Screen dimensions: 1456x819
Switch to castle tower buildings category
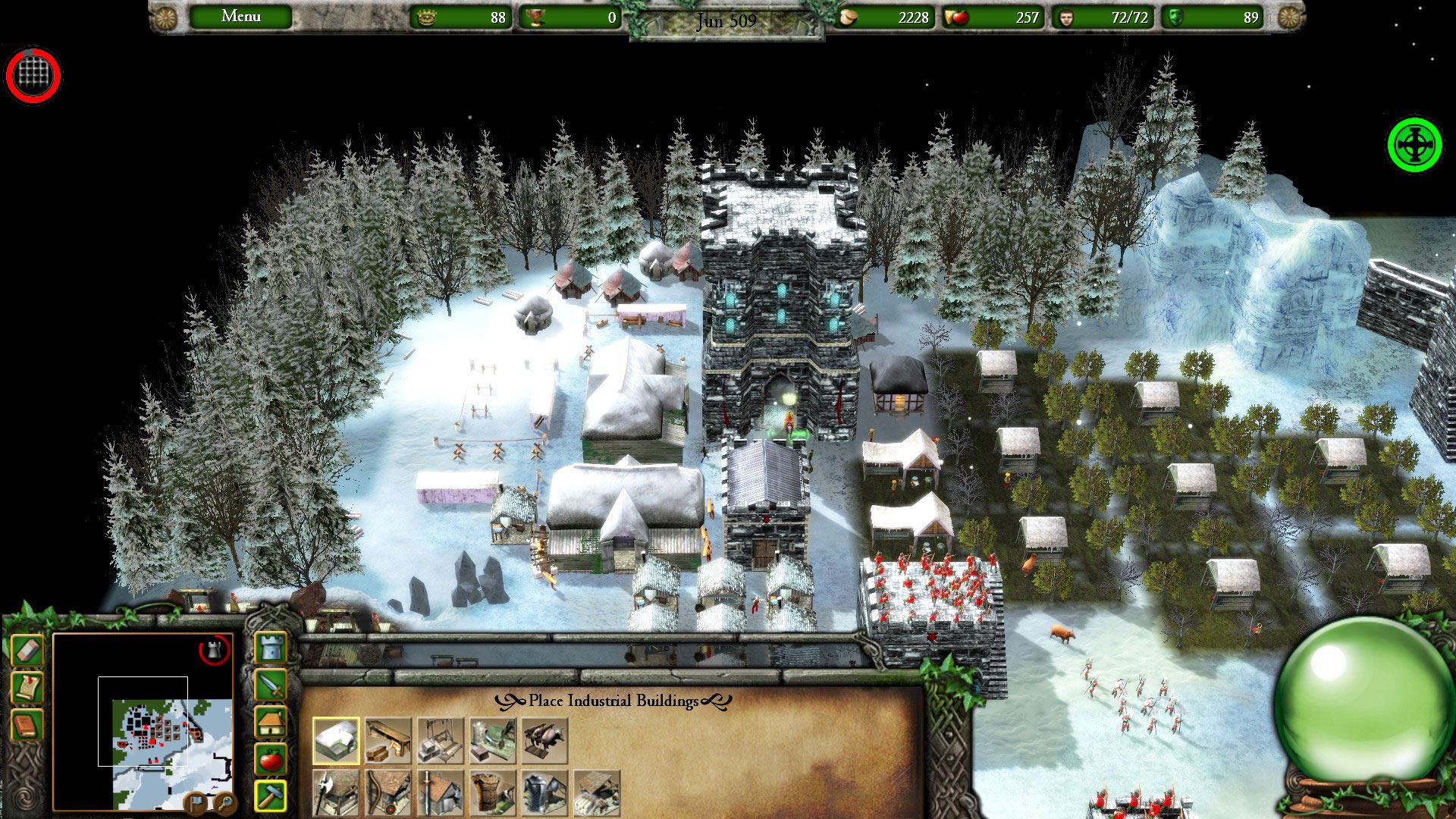271,648
